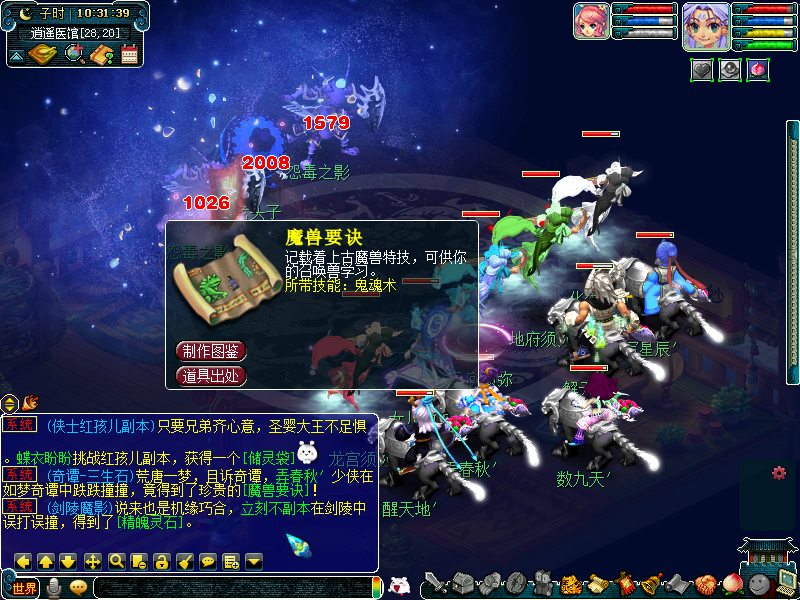800x600 pixels.
Task: Click the 制作图鉴 button in the tooltip
Action: (x=211, y=352)
